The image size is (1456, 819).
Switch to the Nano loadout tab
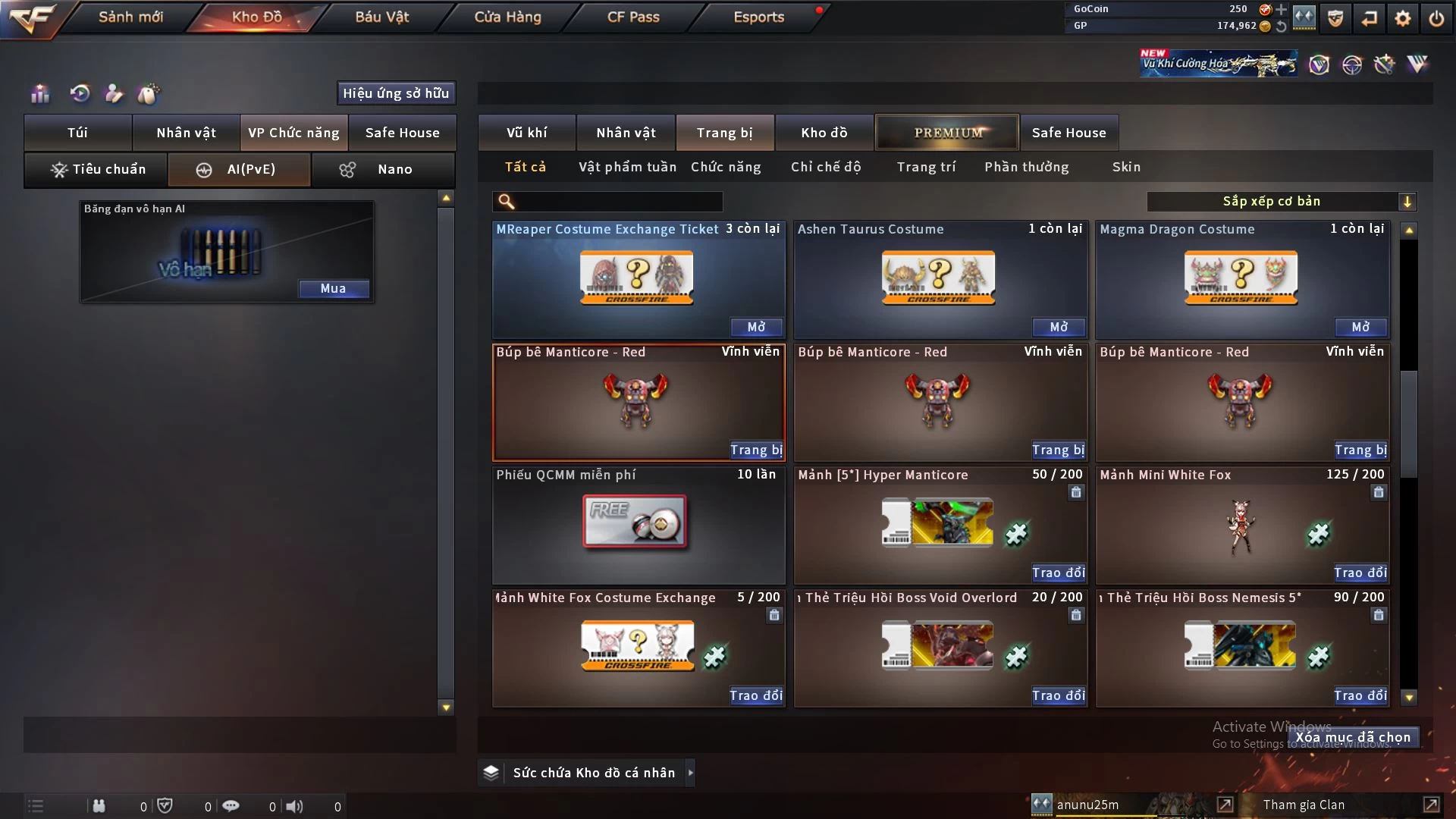pos(384,169)
